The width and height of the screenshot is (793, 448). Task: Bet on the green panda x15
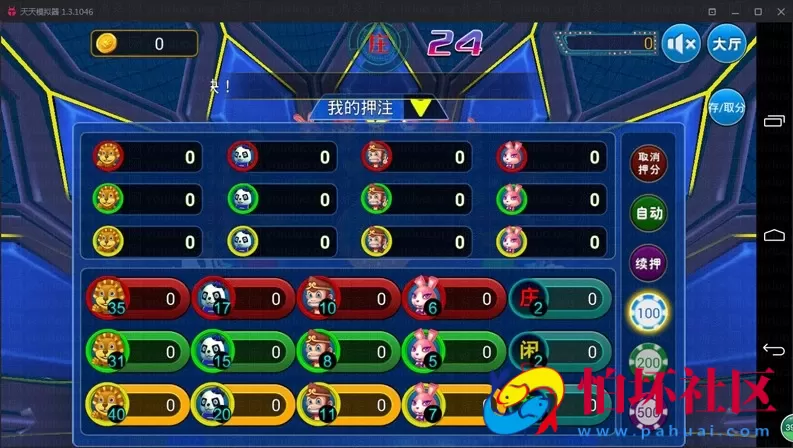coord(241,351)
